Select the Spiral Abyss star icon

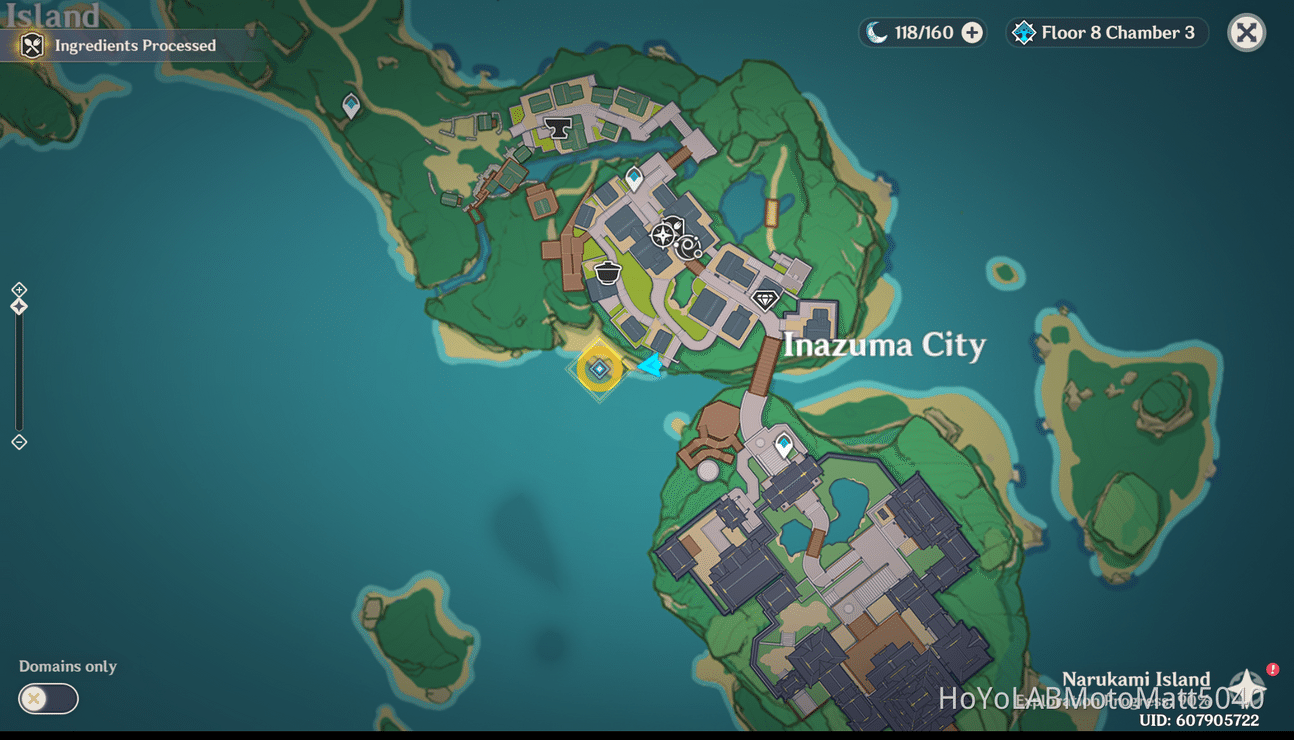click(1023, 32)
